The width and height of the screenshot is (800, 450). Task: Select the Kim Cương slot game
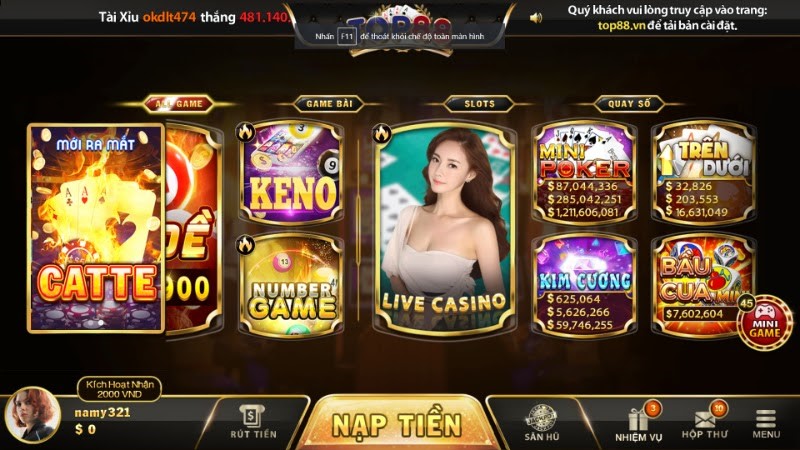[x=584, y=284]
